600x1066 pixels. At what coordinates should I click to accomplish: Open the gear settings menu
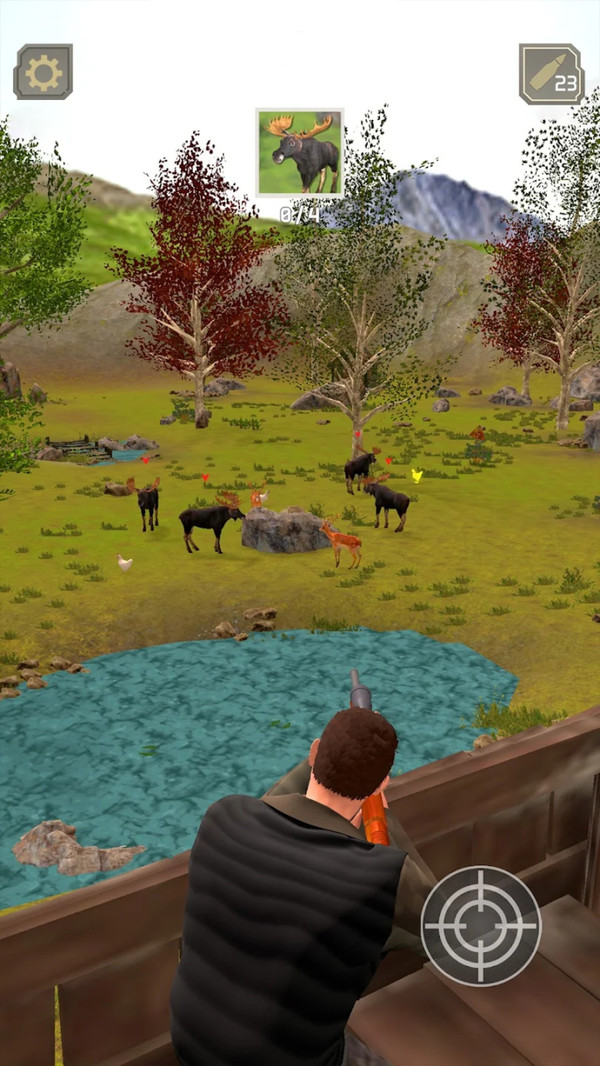pyautogui.click(x=43, y=72)
